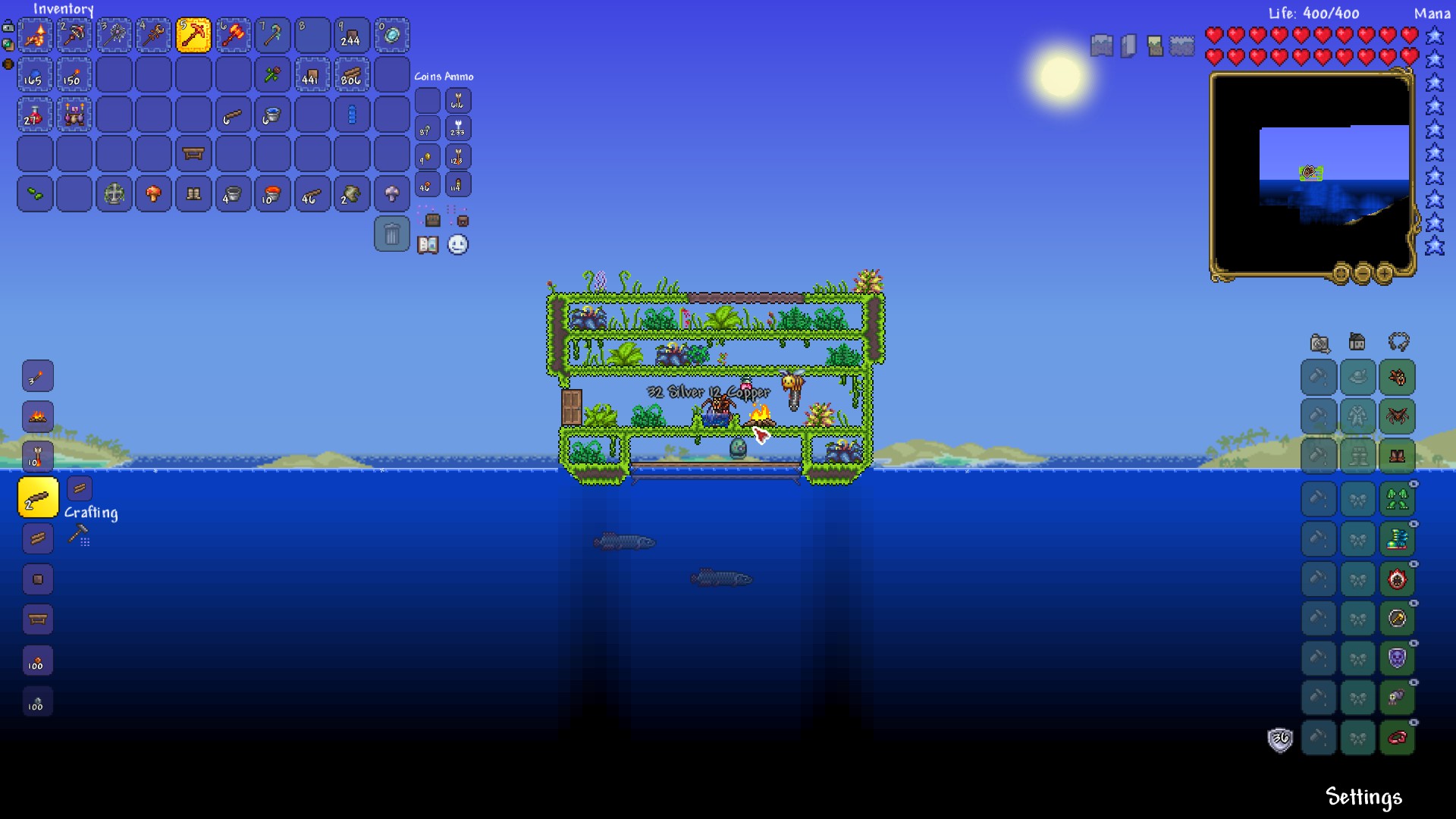The height and width of the screenshot is (819, 1456).
Task: Select the pickaxe in hotbar slot 5
Action: (193, 35)
